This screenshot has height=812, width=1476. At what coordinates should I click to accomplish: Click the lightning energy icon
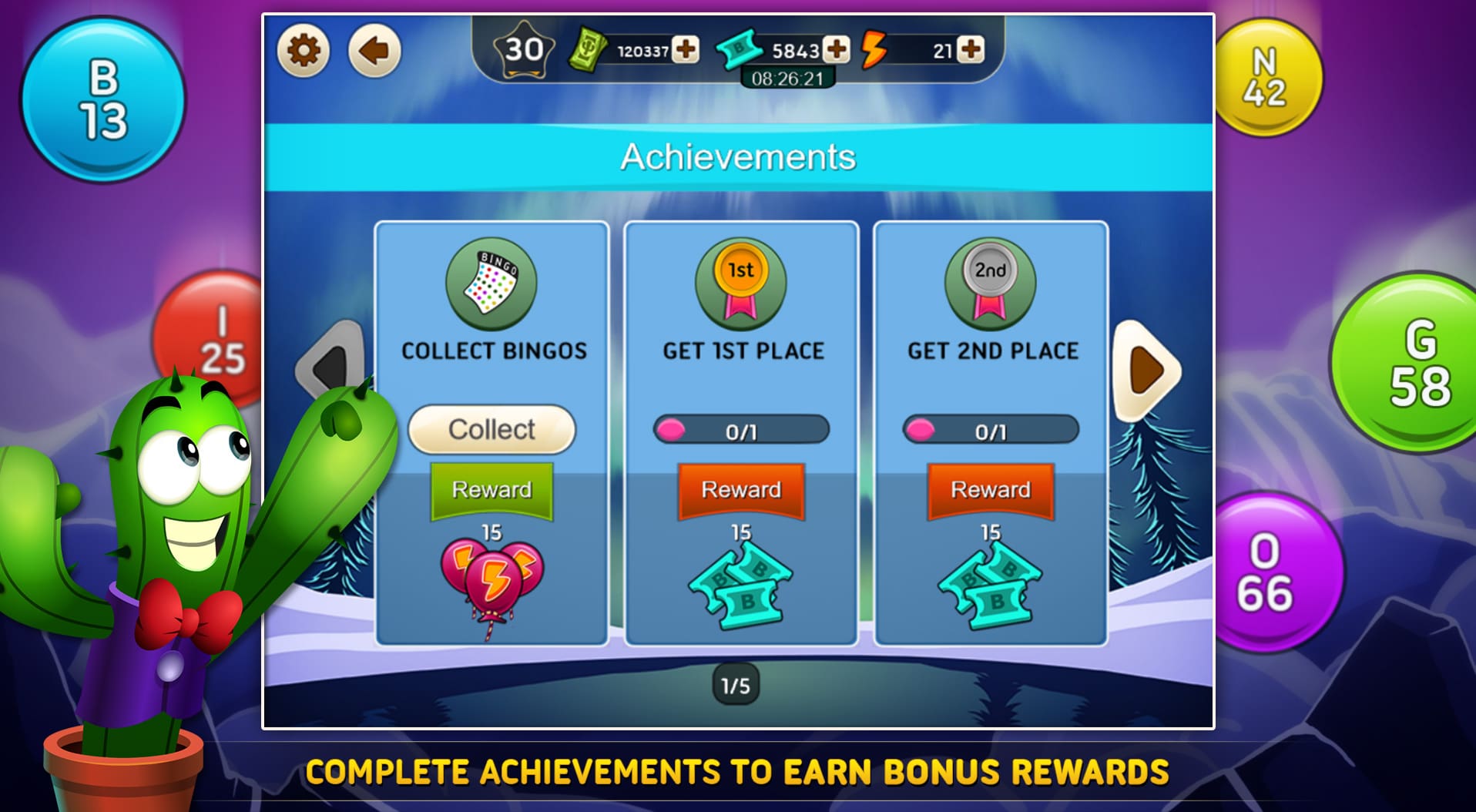point(874,49)
